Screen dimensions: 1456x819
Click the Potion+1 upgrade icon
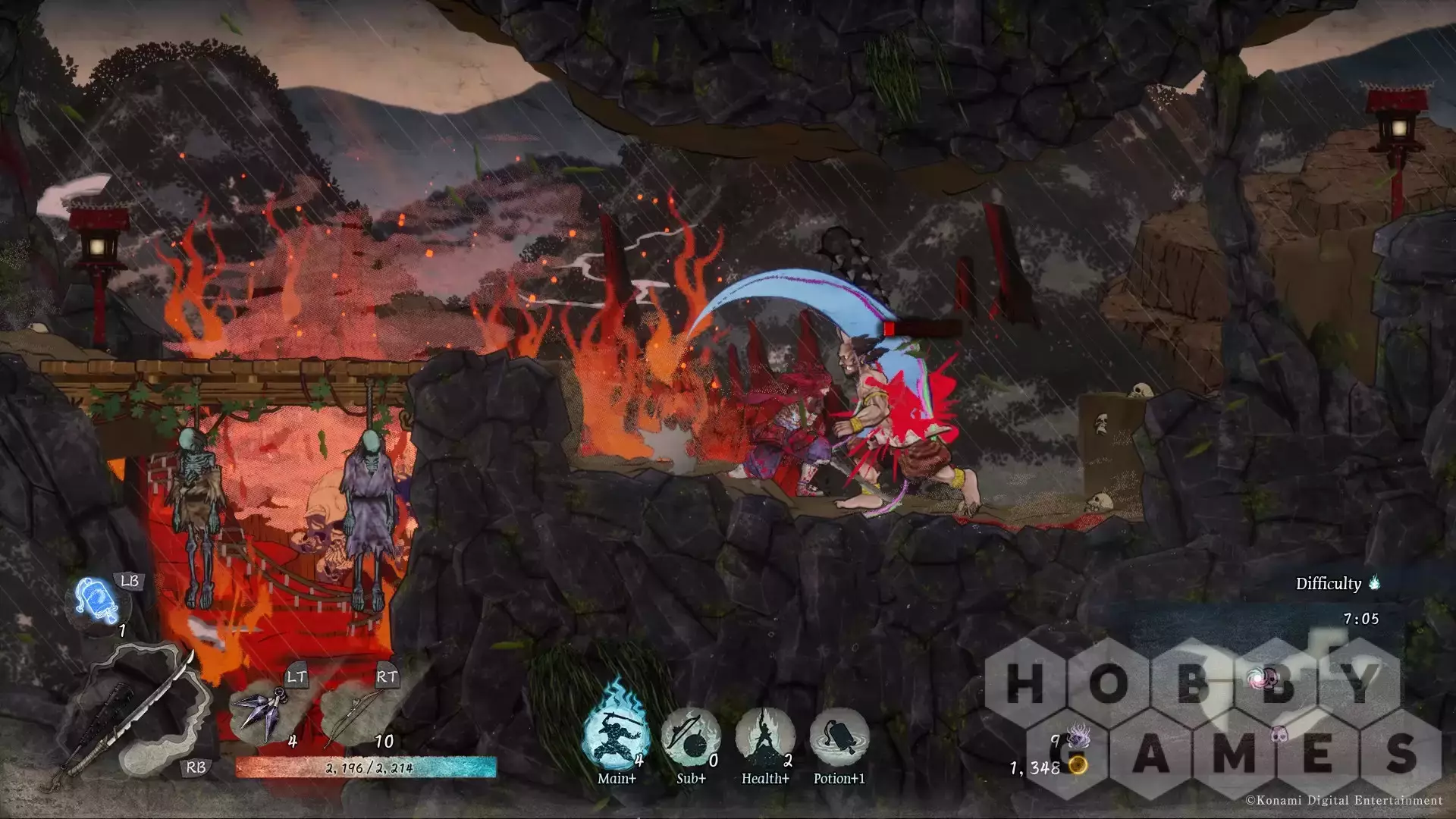click(x=838, y=737)
